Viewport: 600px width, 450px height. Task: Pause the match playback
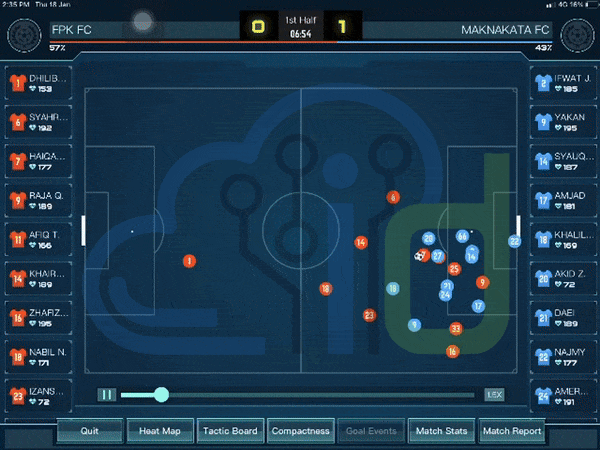(x=107, y=395)
